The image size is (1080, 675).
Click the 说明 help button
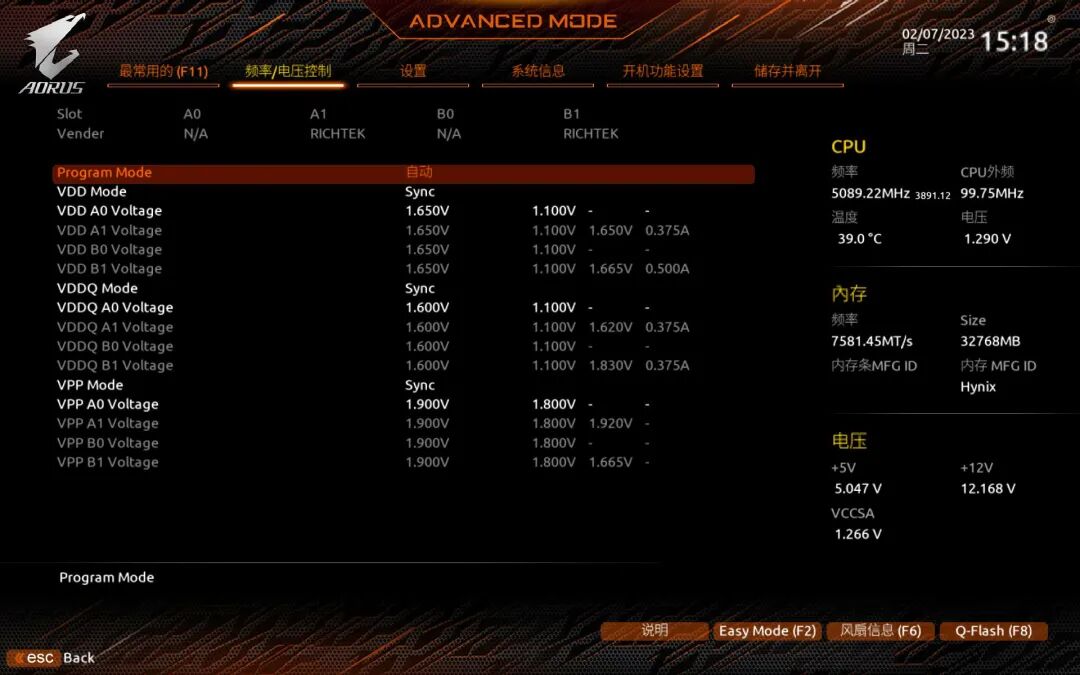click(654, 631)
